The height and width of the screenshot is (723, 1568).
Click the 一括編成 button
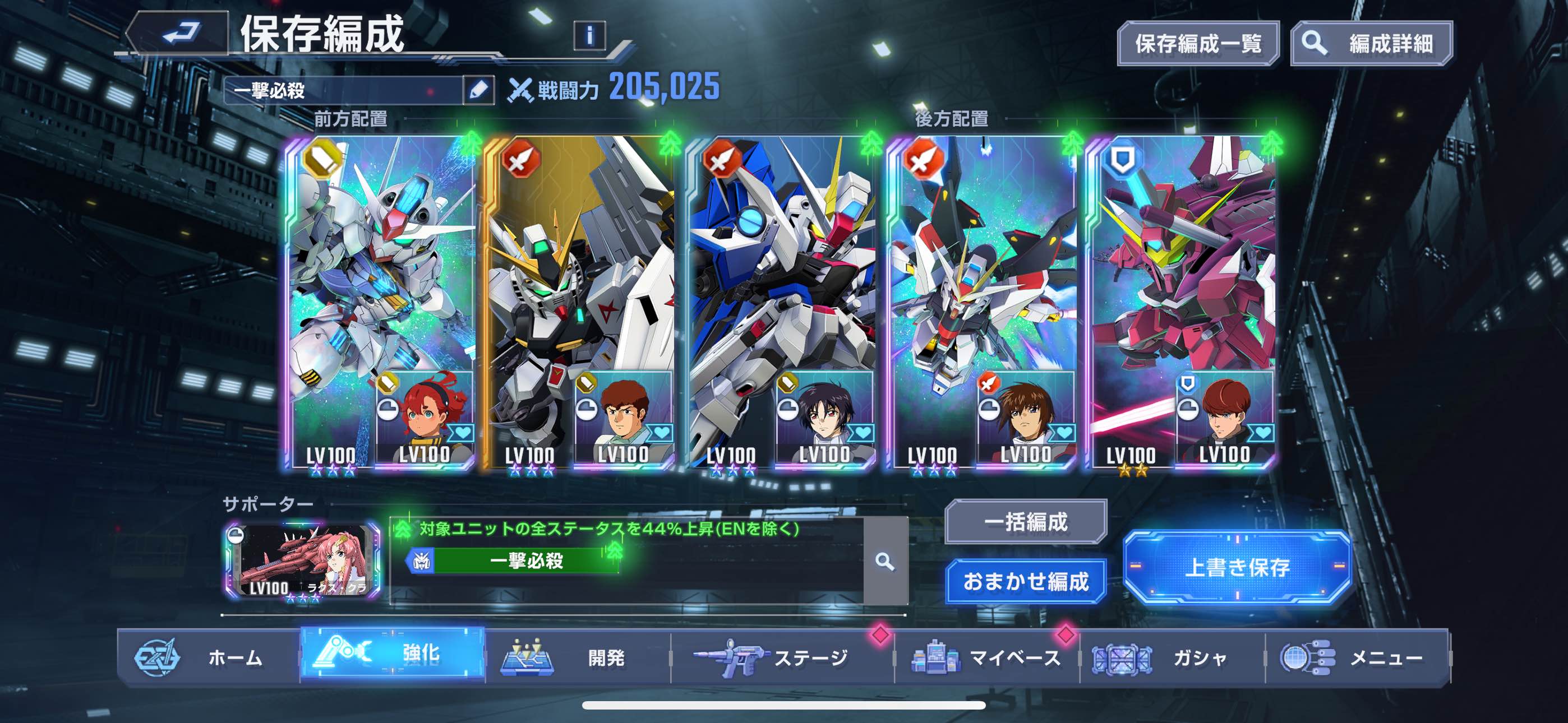coord(1026,522)
